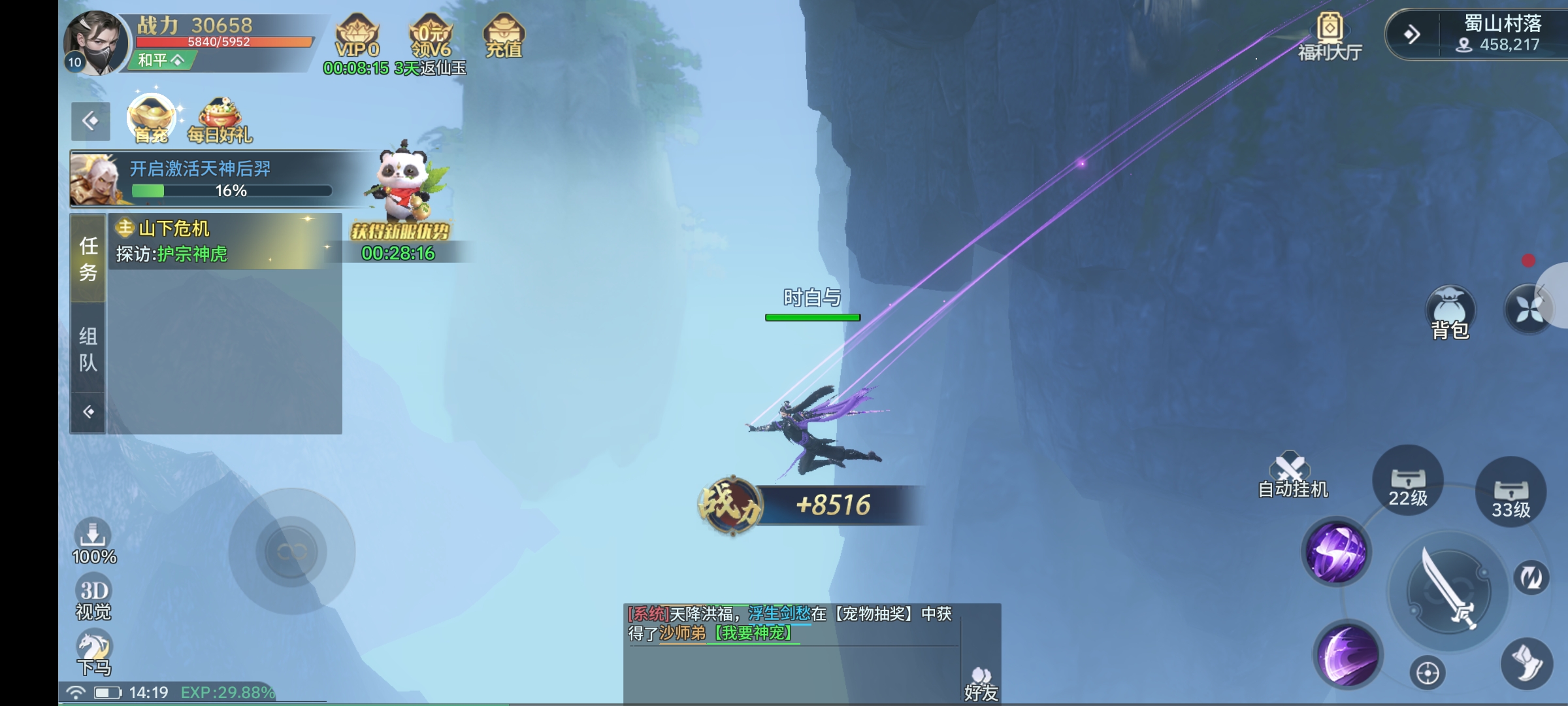This screenshot has height=706, width=1568.
Task: Open the 背包 backpack
Action: (1450, 313)
